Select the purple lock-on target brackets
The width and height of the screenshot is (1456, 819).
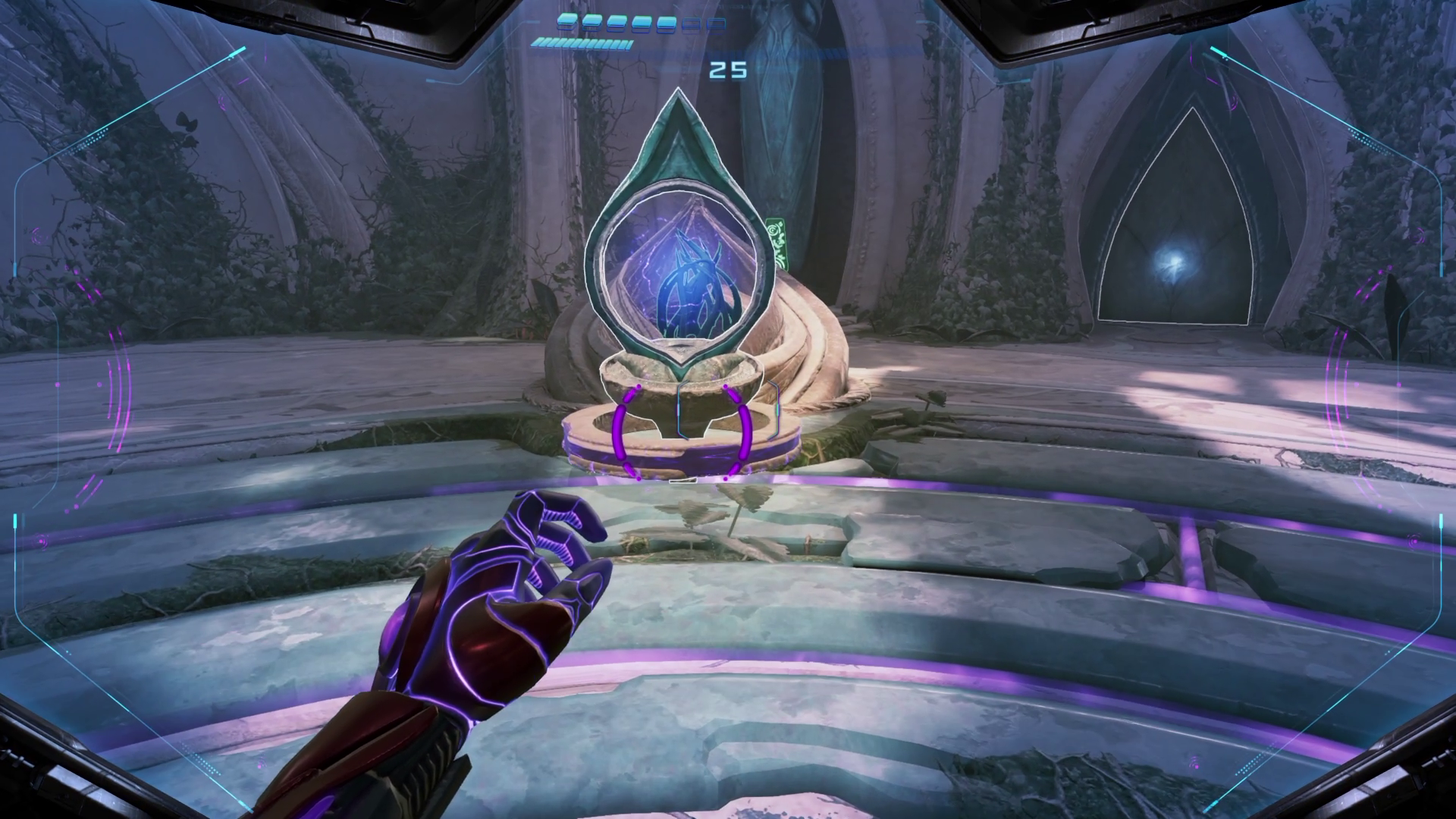[682, 432]
